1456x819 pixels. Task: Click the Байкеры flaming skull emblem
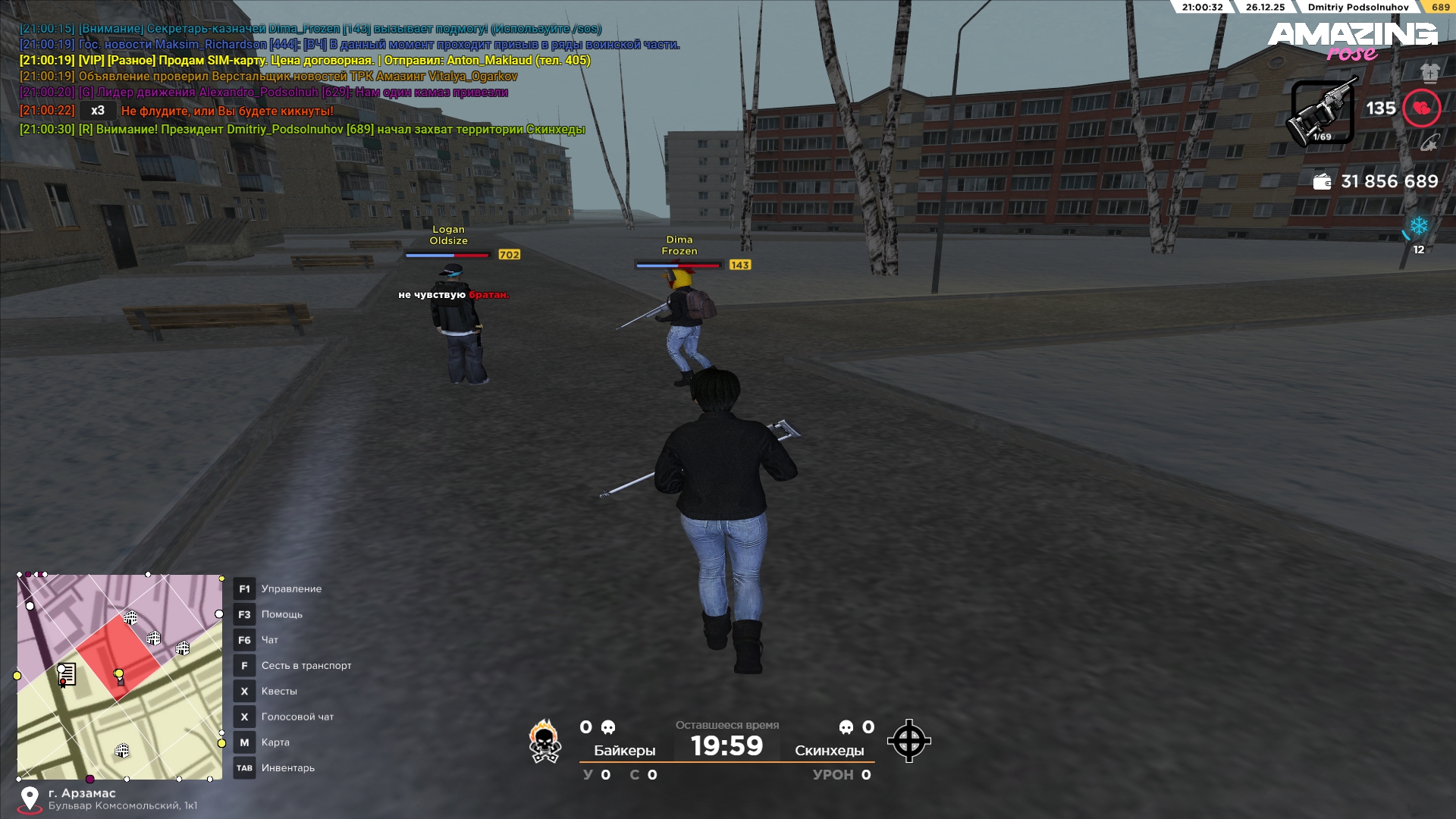click(544, 741)
